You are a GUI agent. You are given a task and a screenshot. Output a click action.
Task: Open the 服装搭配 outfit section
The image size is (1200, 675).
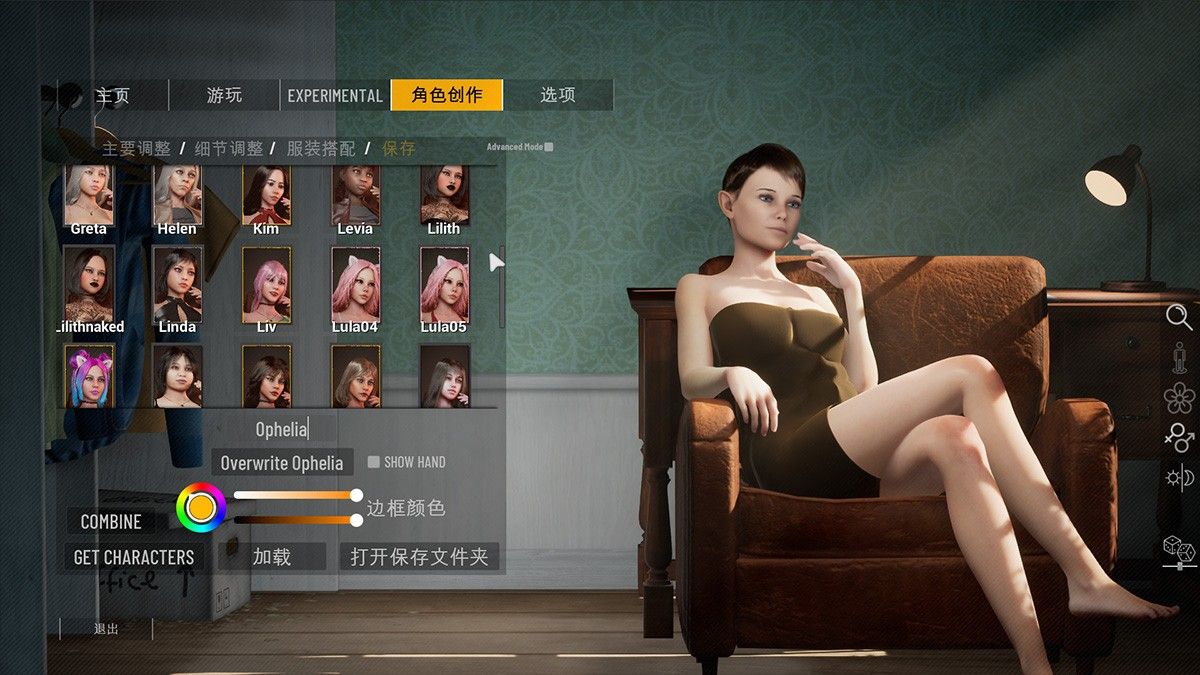(x=321, y=149)
